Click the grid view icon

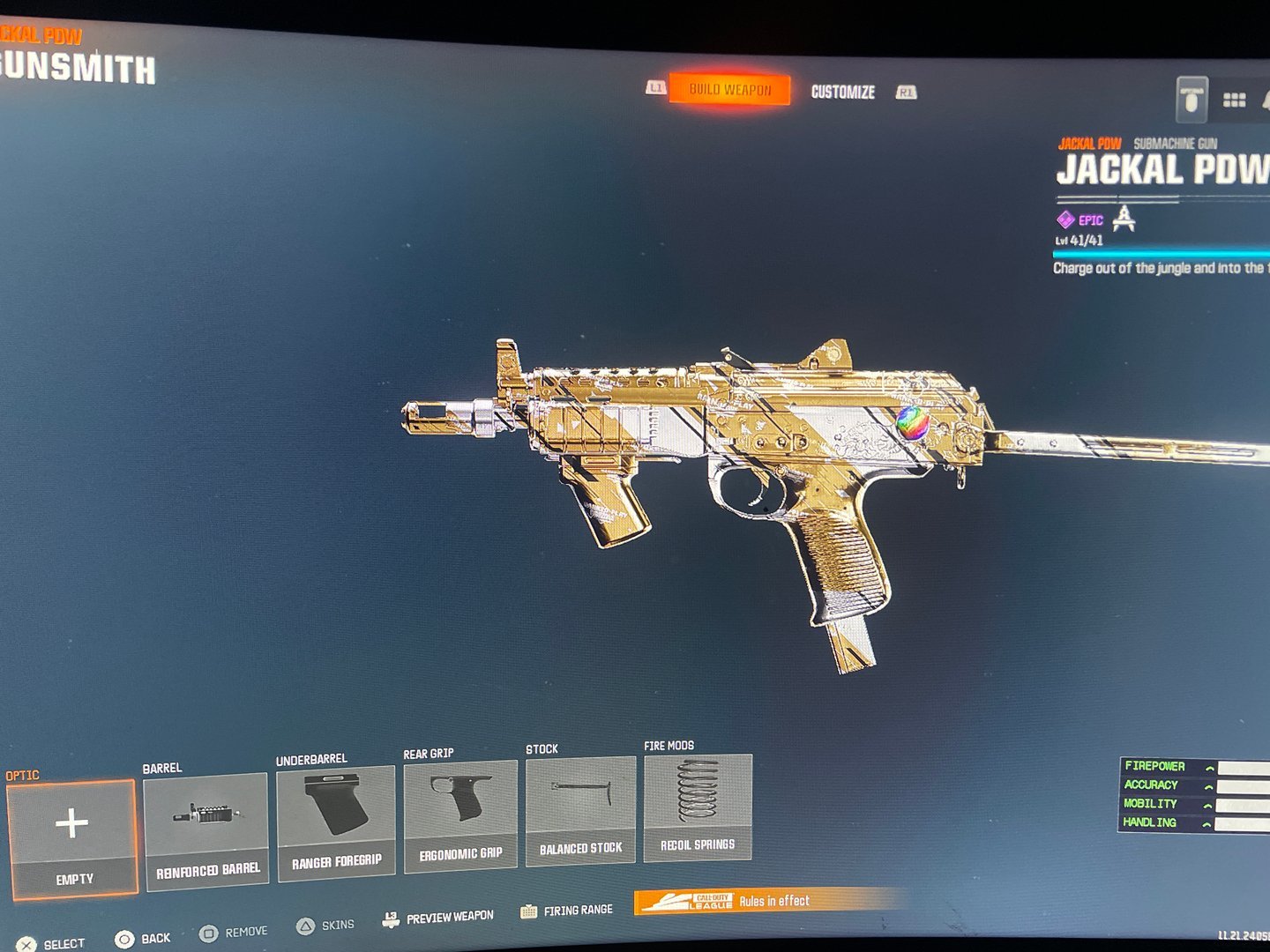[1234, 100]
